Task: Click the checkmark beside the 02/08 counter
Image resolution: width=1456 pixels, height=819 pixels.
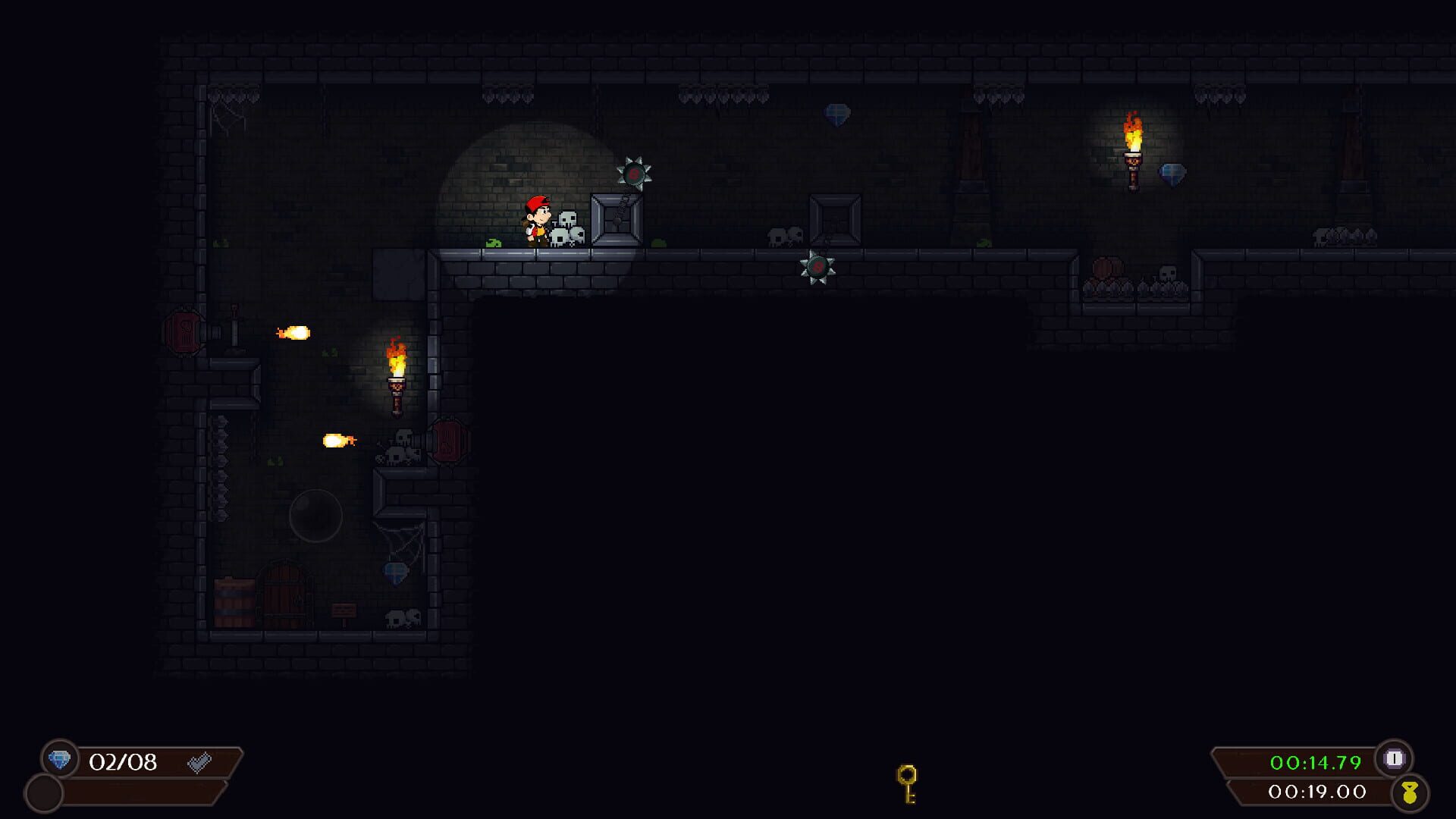Action: tap(199, 763)
